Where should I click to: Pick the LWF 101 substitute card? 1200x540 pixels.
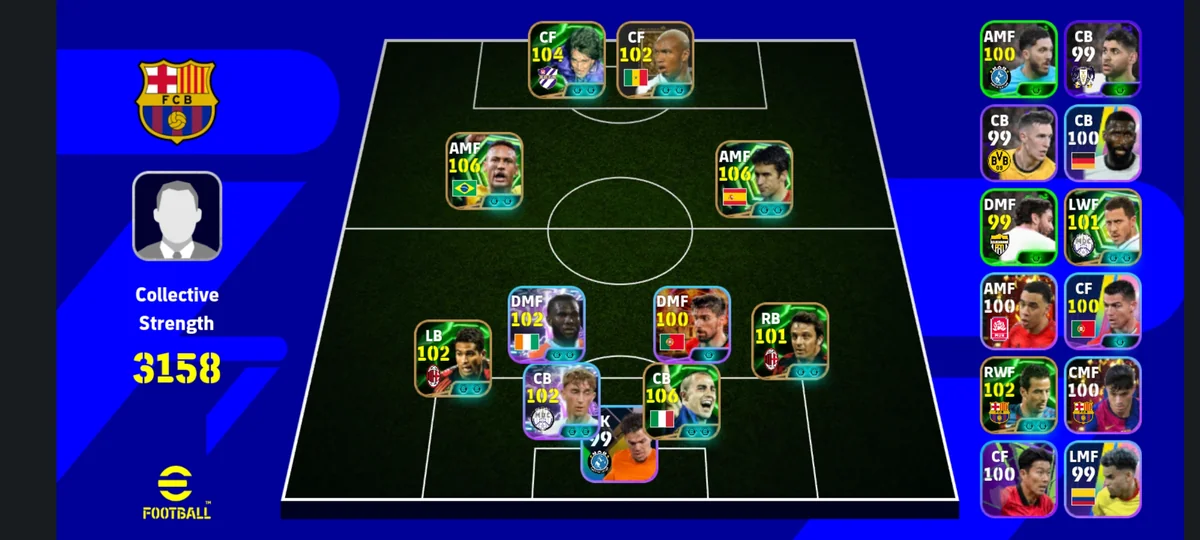(x=1102, y=227)
